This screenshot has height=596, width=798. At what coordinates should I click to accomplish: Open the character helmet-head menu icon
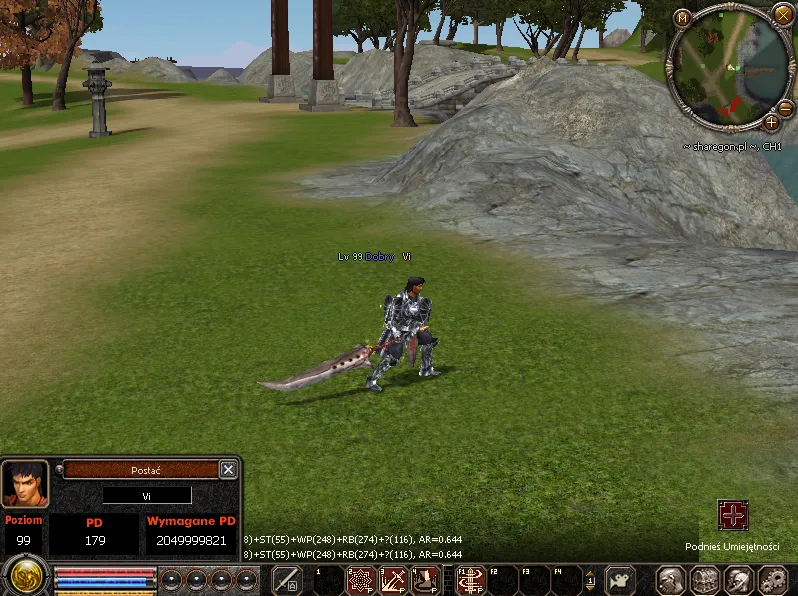point(671,580)
